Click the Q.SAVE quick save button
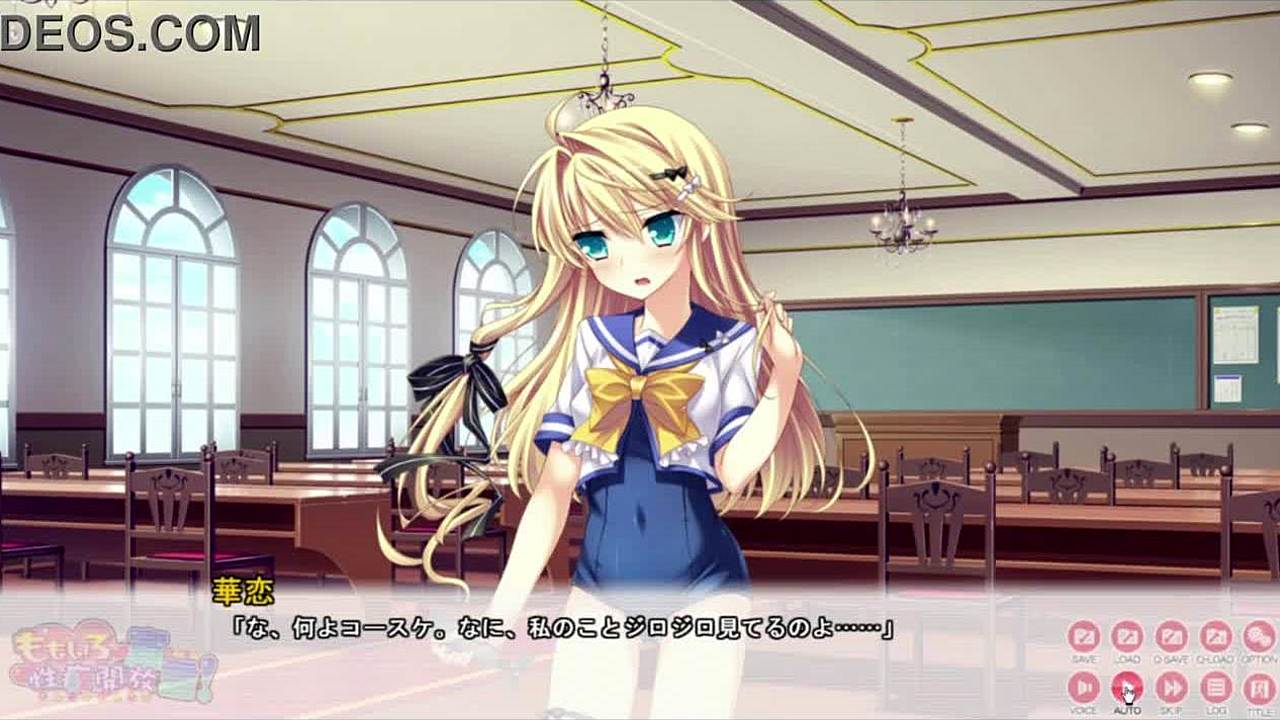This screenshot has height=720, width=1280. click(x=1171, y=637)
